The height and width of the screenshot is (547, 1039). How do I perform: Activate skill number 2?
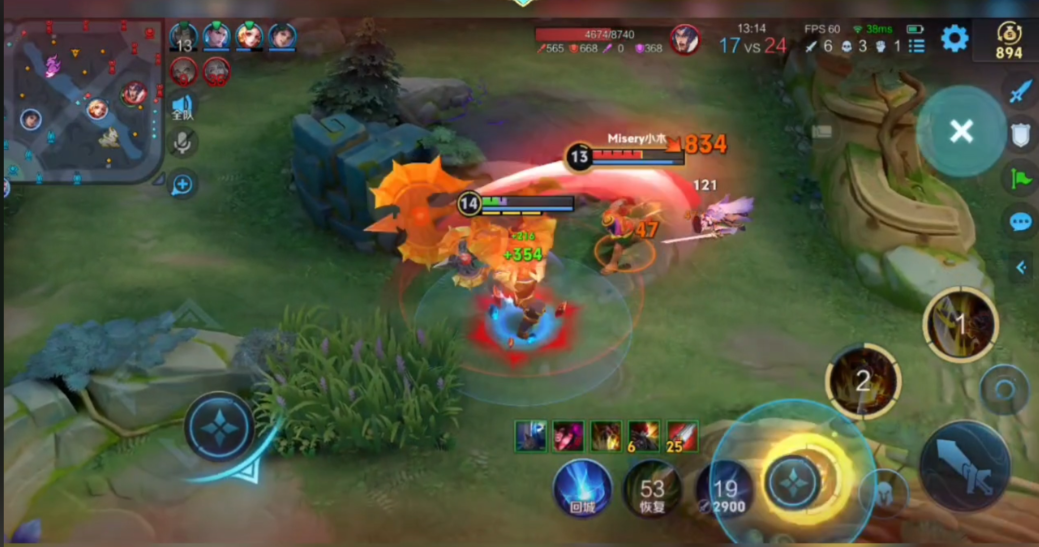862,380
